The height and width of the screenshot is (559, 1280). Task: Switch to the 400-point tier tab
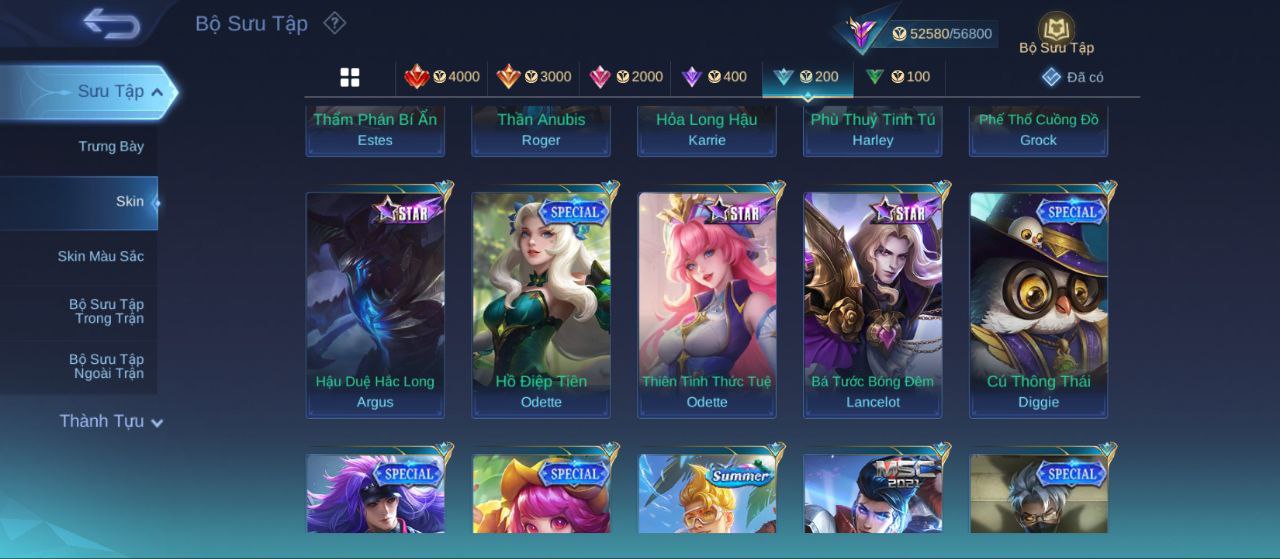point(714,77)
